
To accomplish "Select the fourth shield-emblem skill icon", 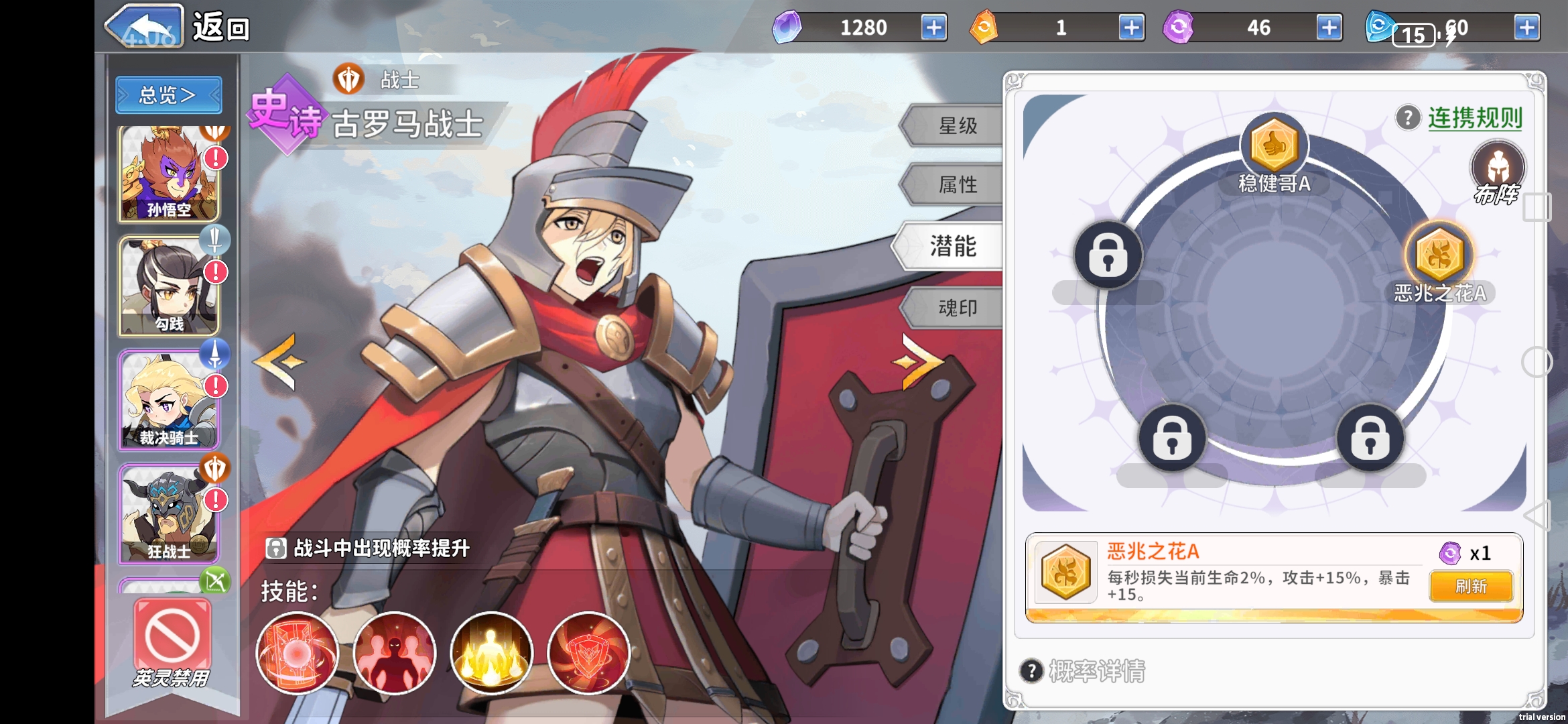I will coord(588,653).
